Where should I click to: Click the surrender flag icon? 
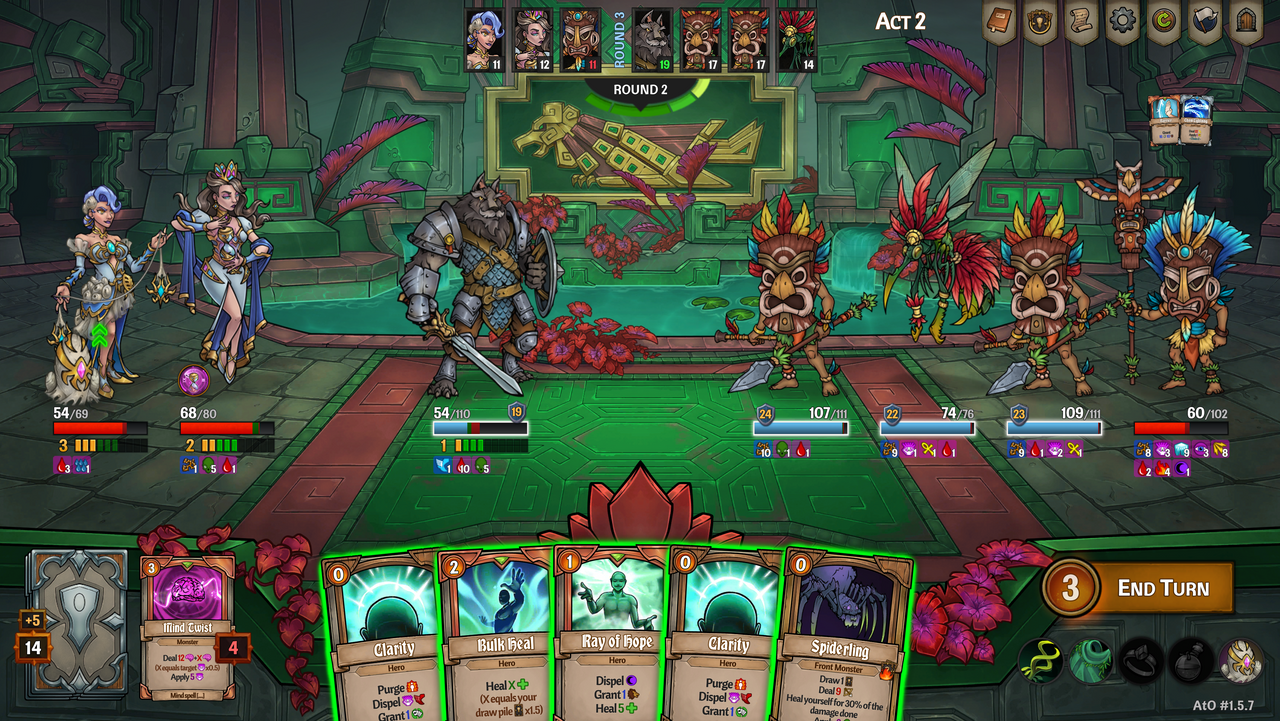coord(1203,20)
